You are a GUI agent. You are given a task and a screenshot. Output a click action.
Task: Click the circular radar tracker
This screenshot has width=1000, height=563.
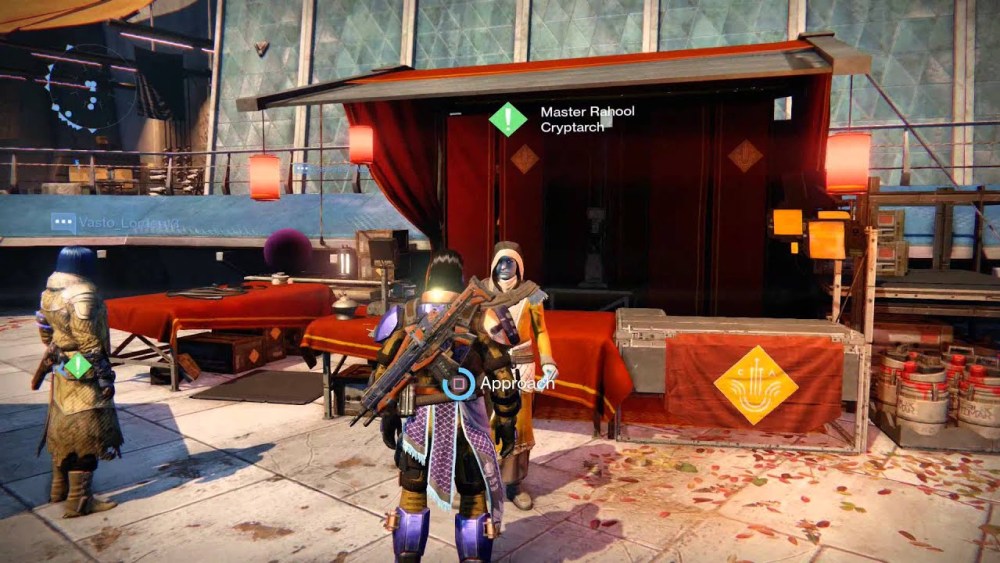click(85, 88)
